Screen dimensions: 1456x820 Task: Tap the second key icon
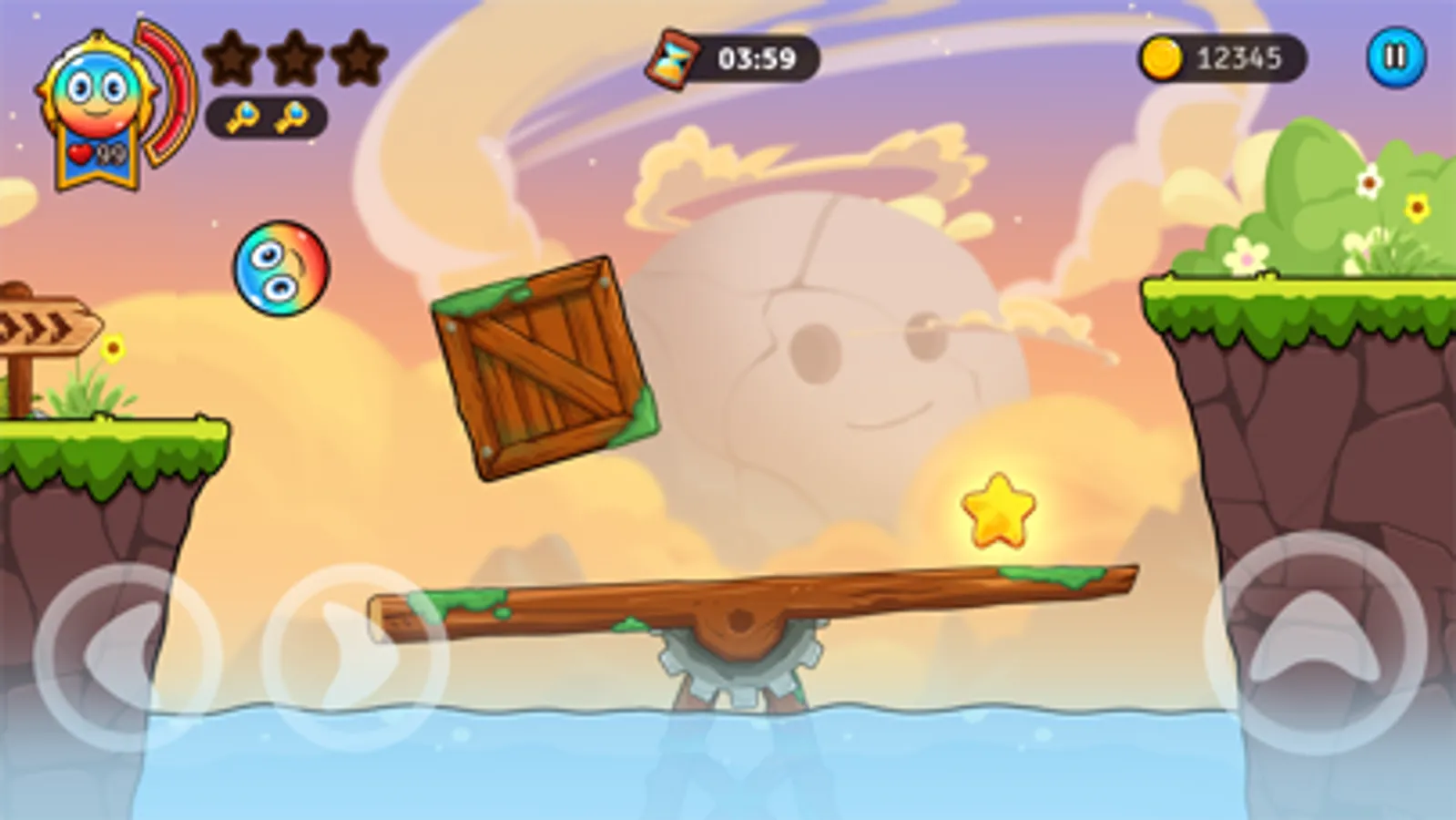point(291,119)
